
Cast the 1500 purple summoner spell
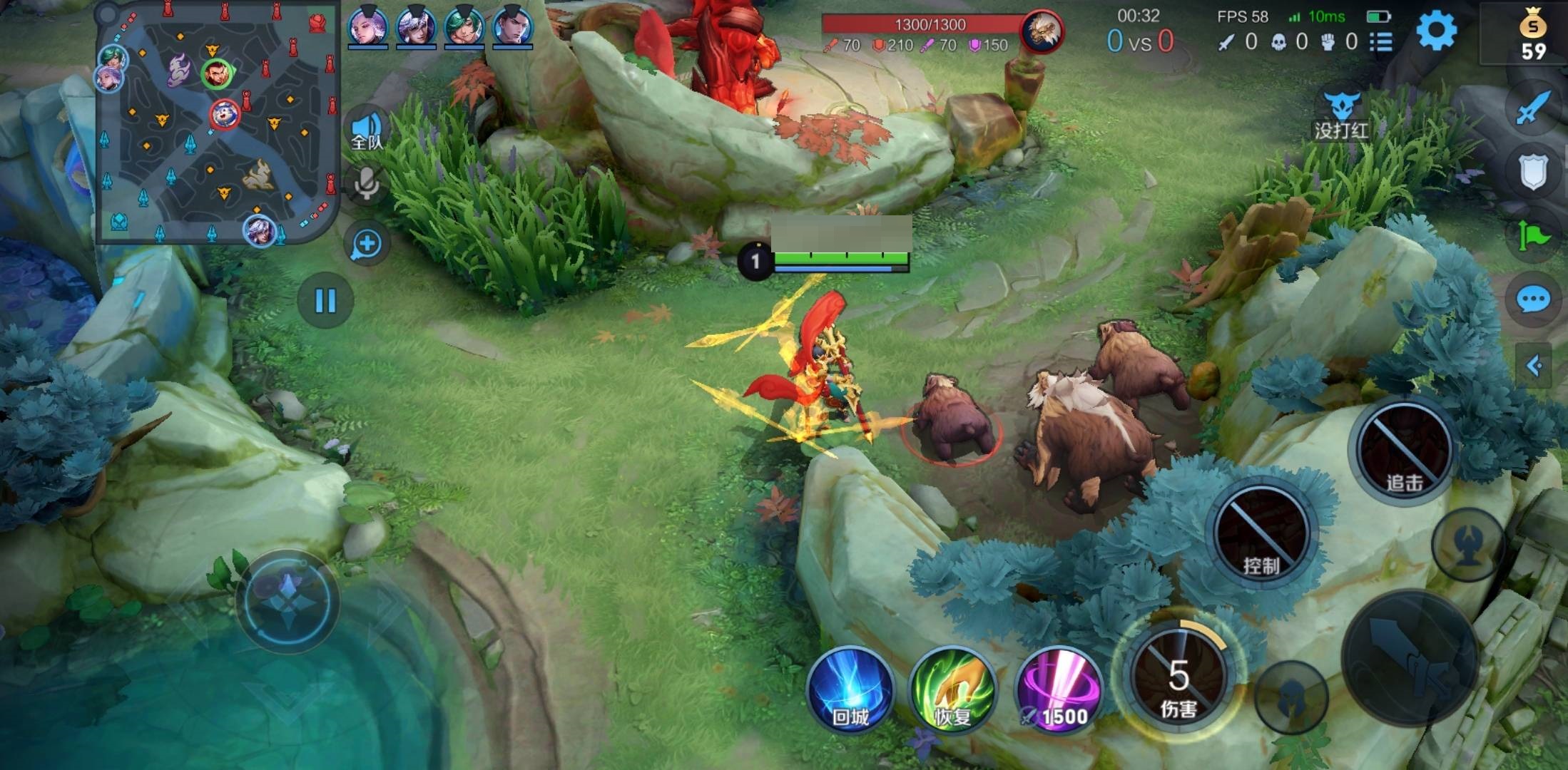coord(1058,690)
